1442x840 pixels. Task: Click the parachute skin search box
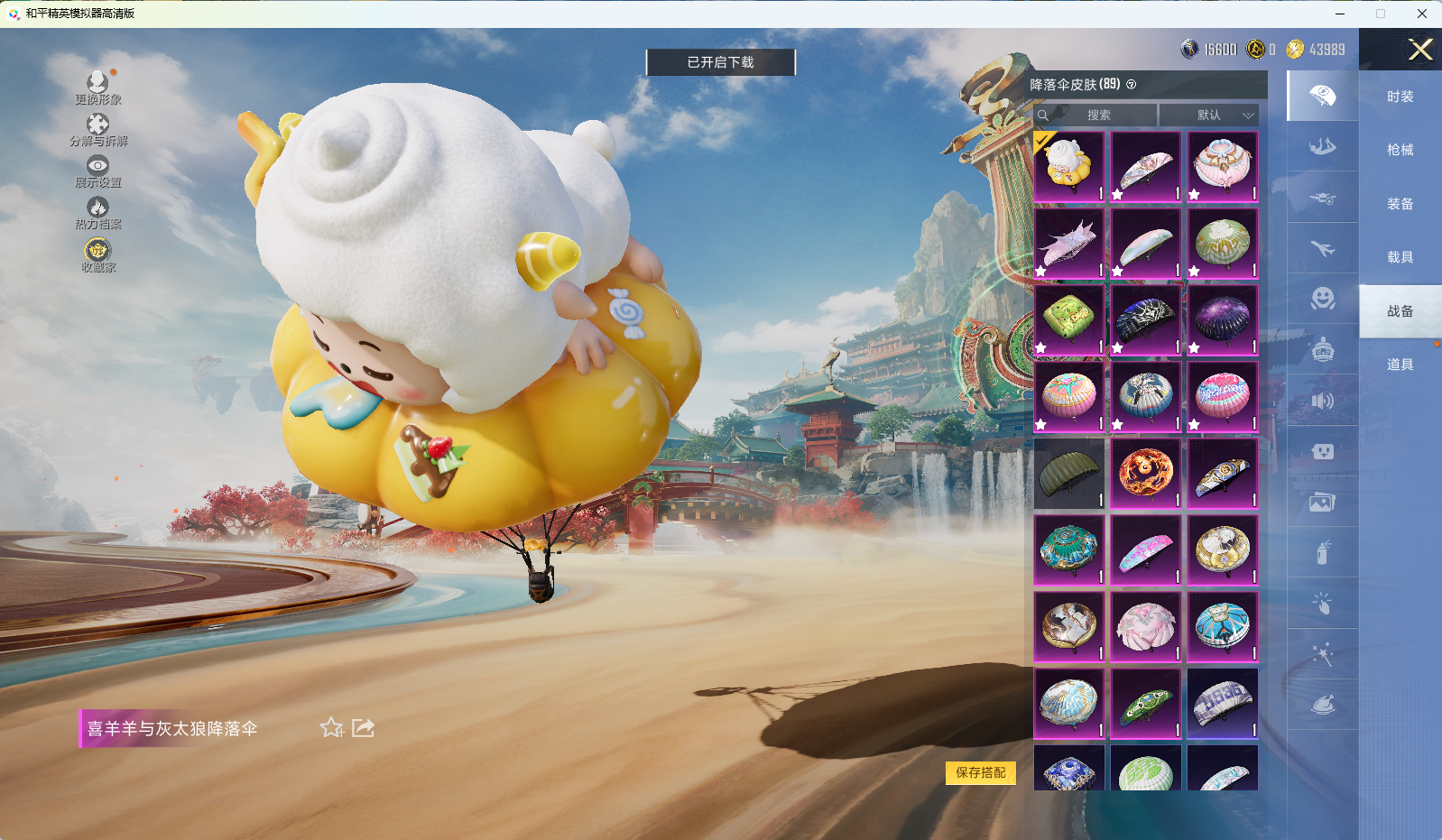(1097, 115)
